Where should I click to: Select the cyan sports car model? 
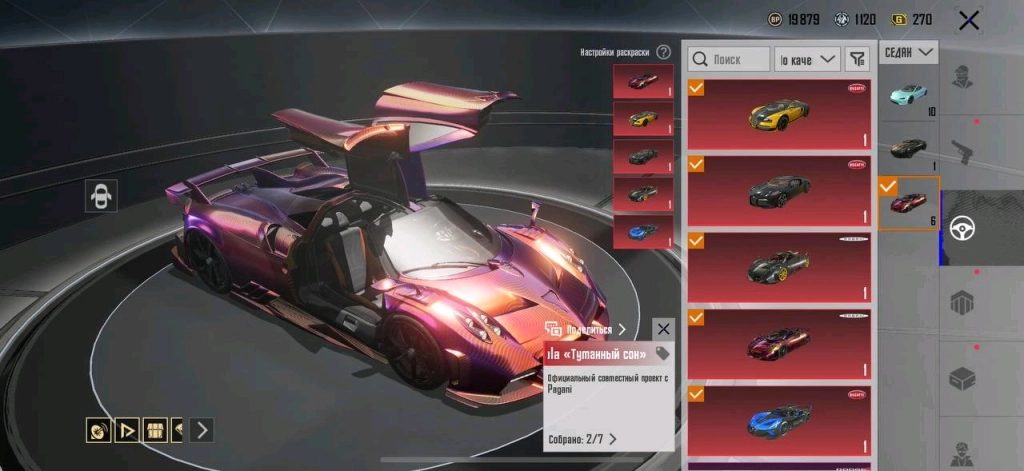click(908, 95)
